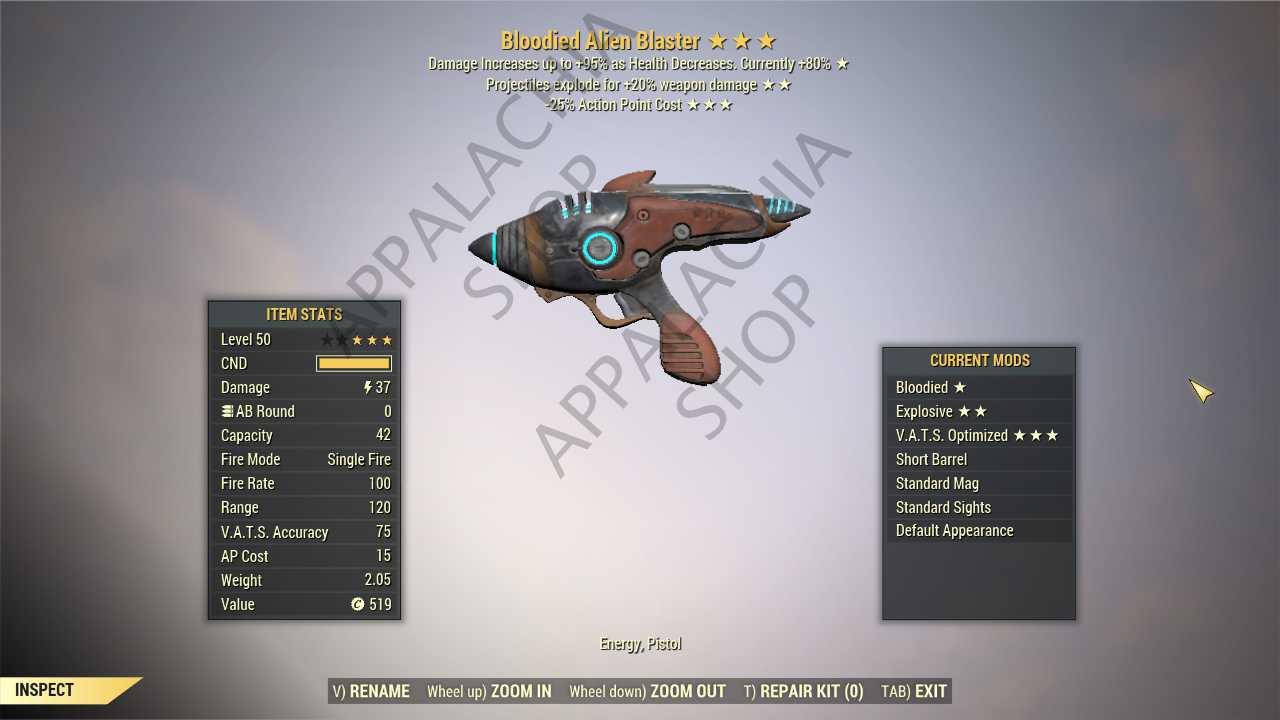Select the Bloodied mod entry
1280x720 pixels.
pos(978,387)
